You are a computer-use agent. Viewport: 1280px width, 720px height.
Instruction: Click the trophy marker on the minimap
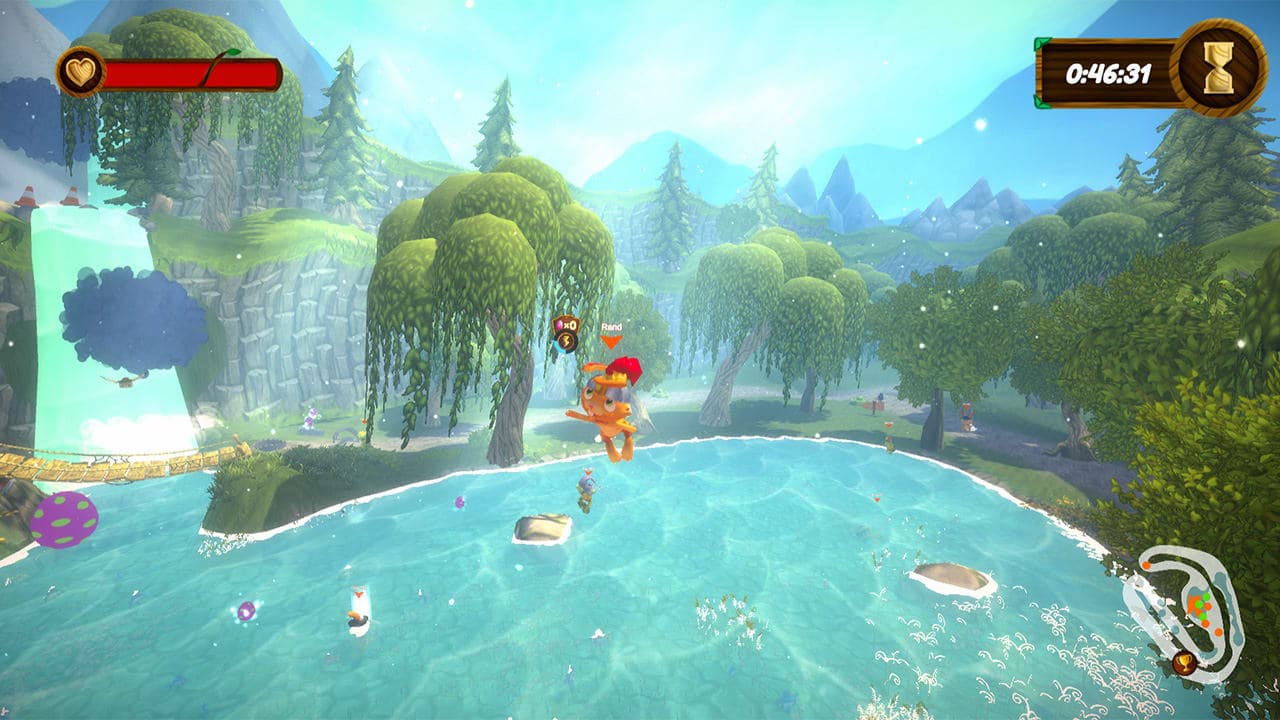[1184, 662]
